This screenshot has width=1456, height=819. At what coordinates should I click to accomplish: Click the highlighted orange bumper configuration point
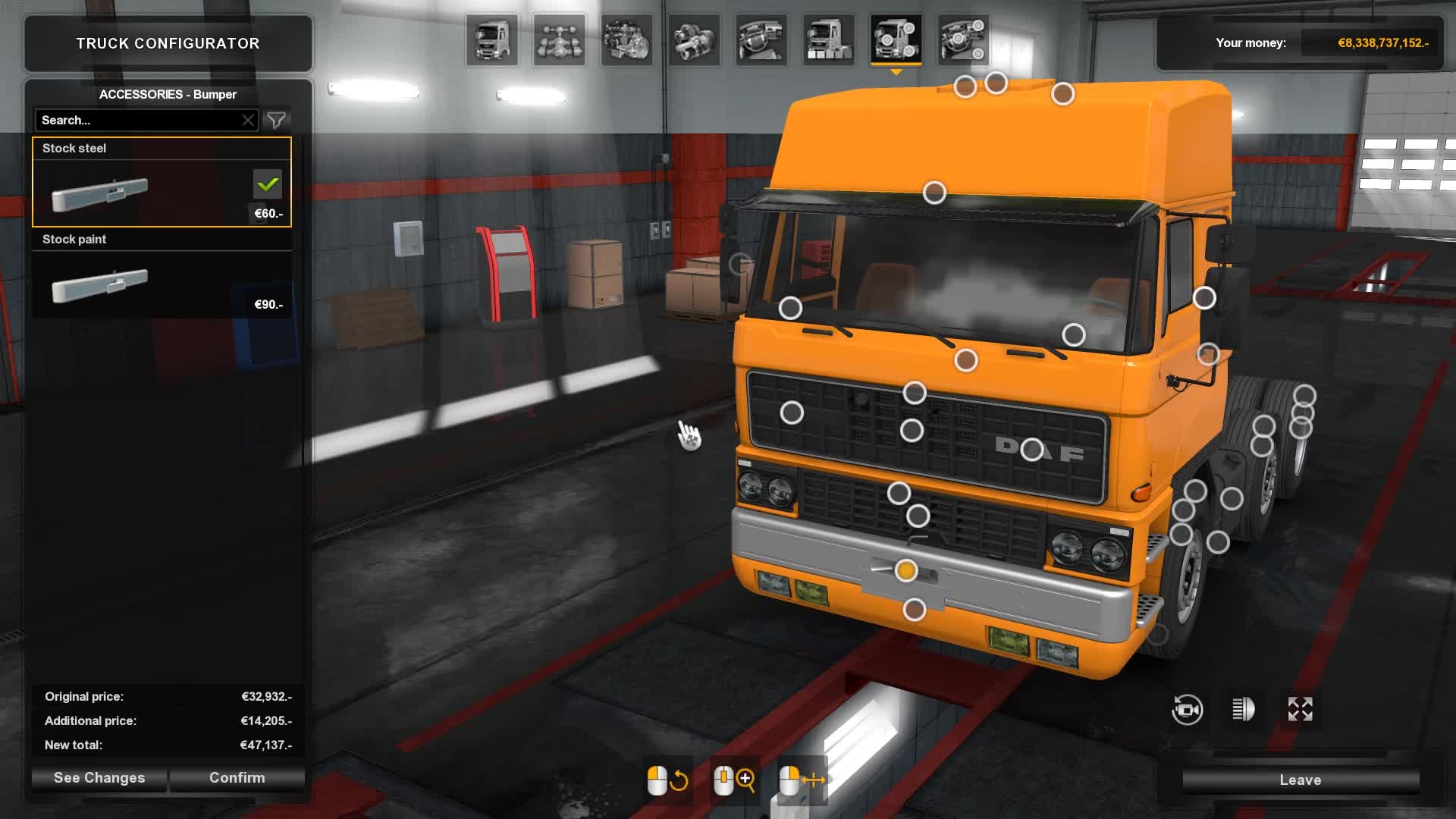[x=907, y=570]
